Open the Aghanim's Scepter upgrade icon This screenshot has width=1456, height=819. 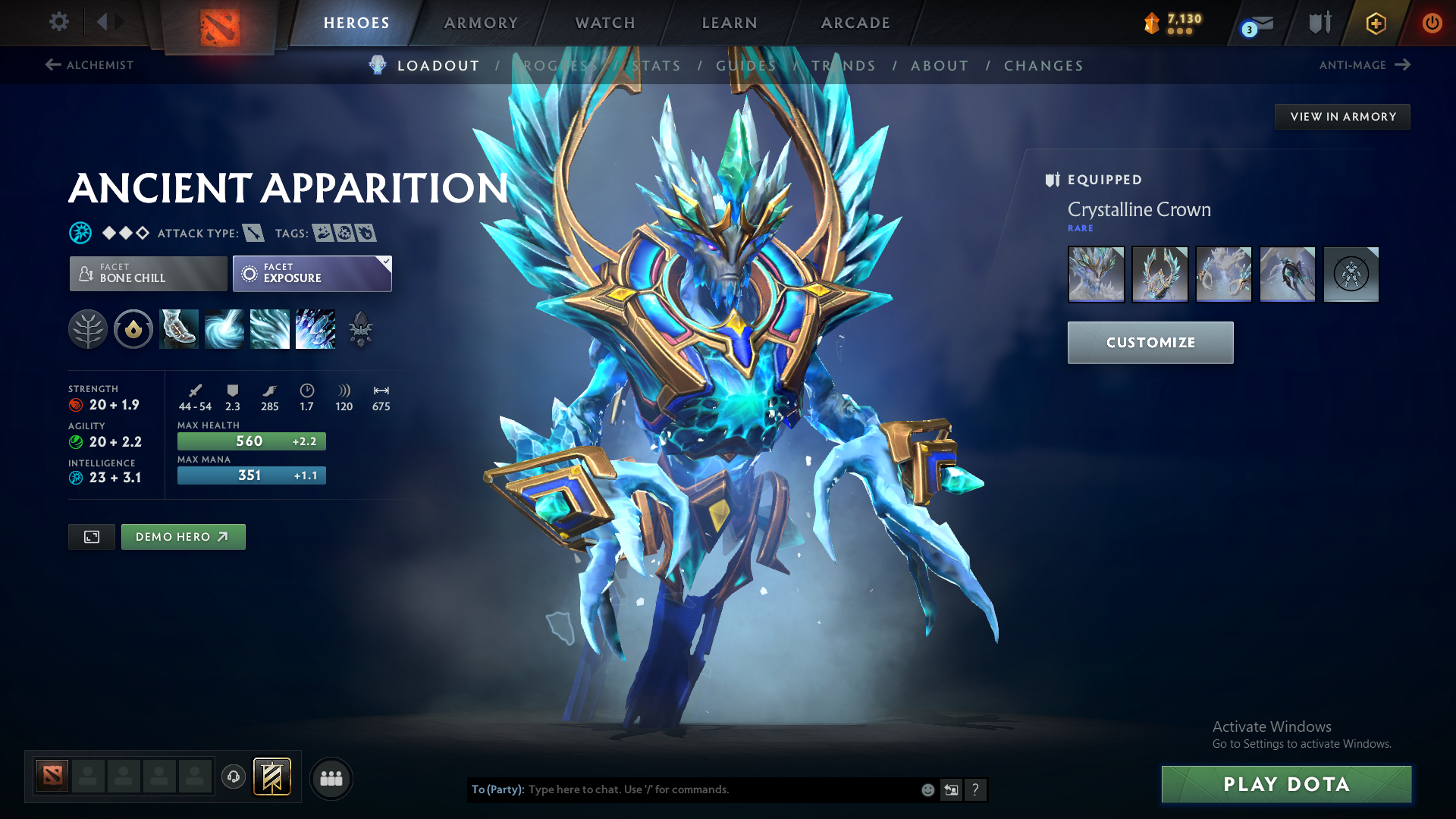pos(362,329)
